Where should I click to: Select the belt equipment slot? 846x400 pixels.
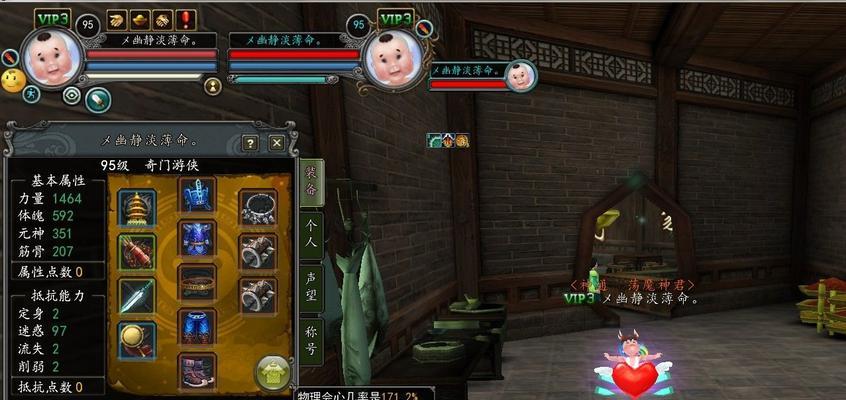198,282
